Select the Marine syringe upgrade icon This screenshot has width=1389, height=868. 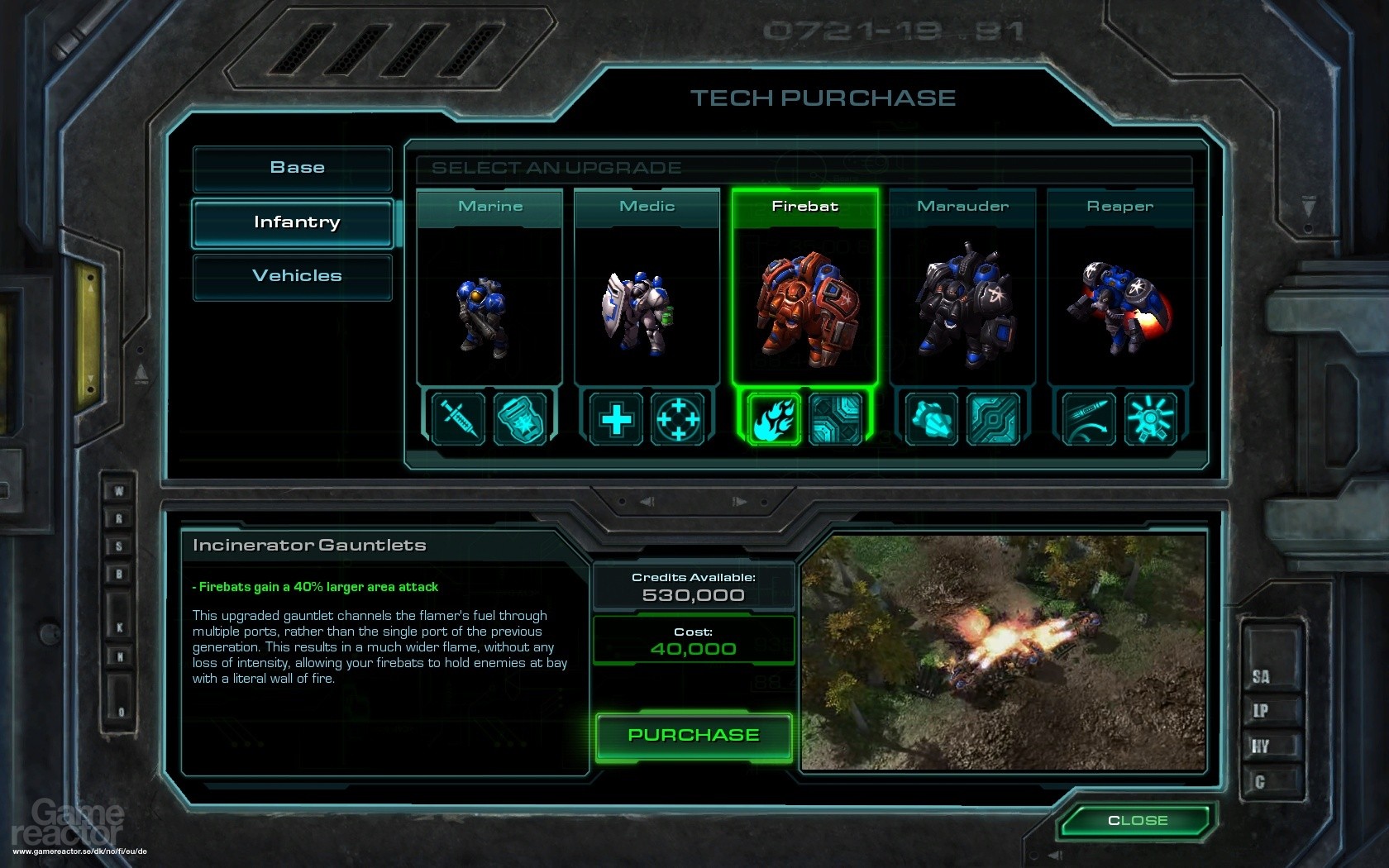(458, 418)
